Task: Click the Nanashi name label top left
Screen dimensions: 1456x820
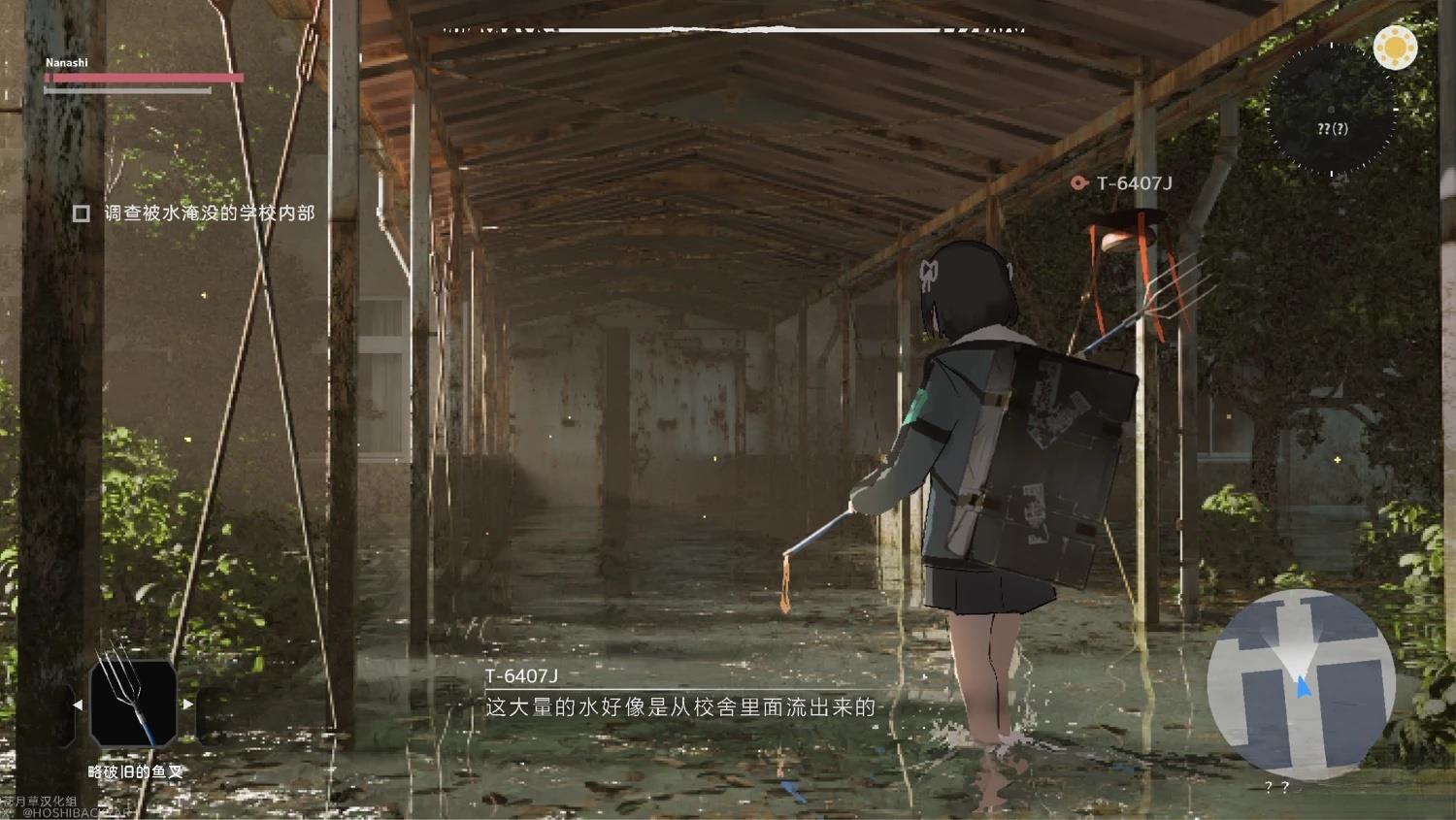Action: [x=67, y=61]
